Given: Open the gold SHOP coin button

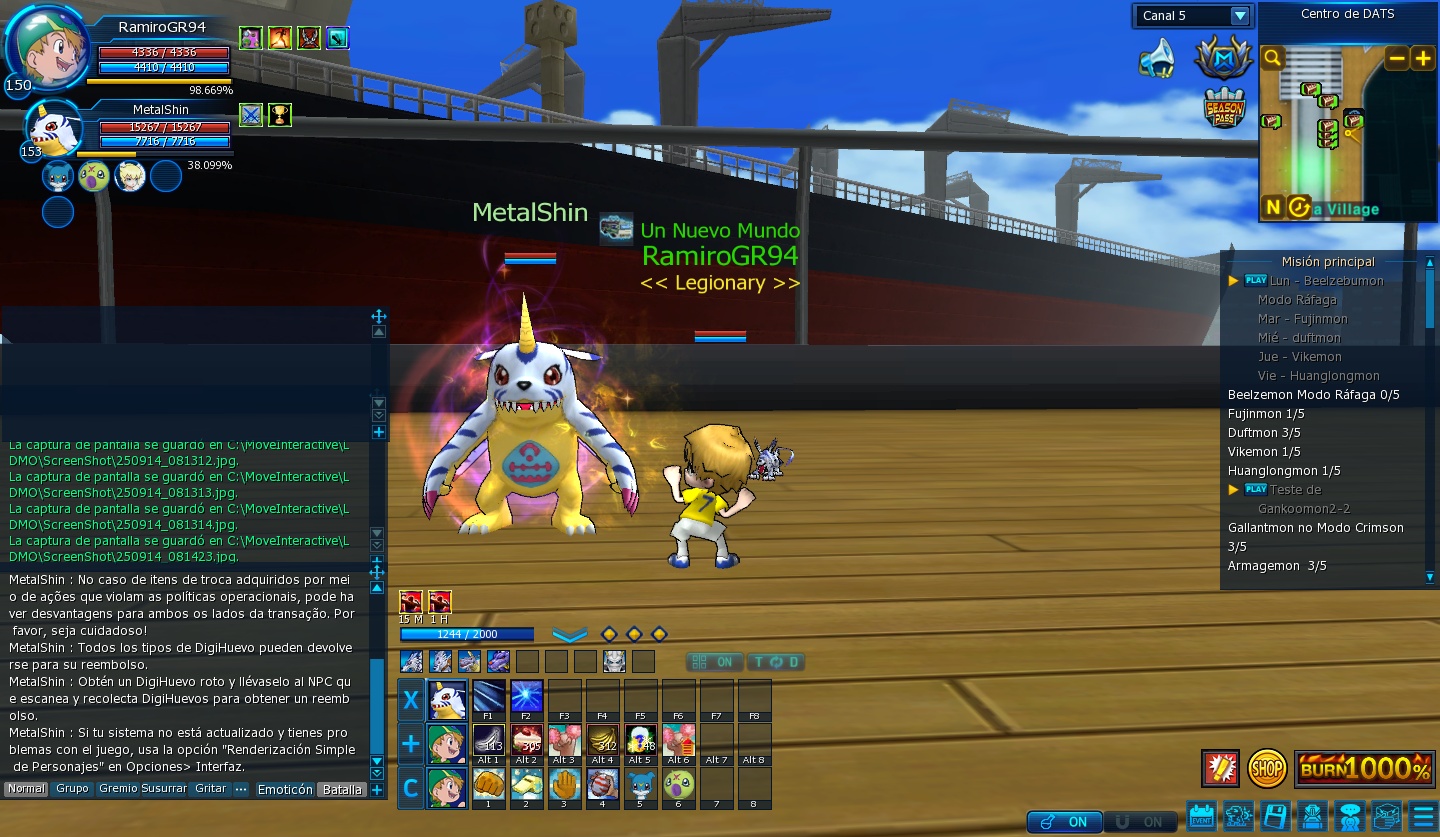Looking at the screenshot, I should coord(1267,768).
